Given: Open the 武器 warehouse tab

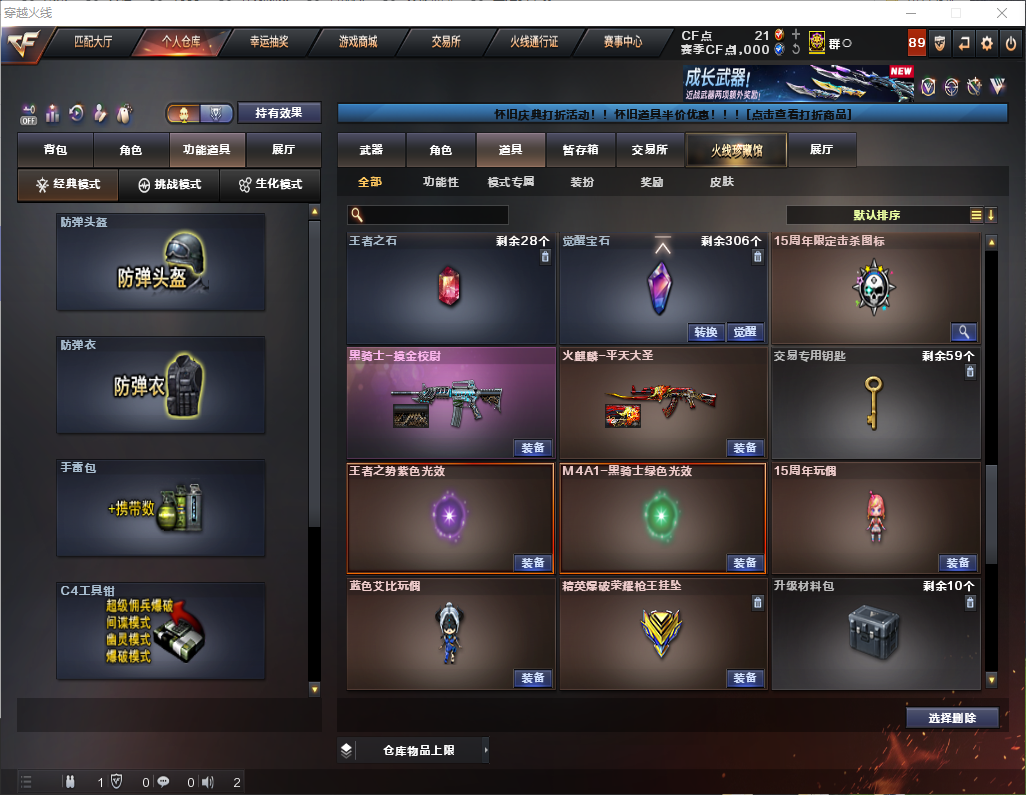Looking at the screenshot, I should tap(371, 150).
